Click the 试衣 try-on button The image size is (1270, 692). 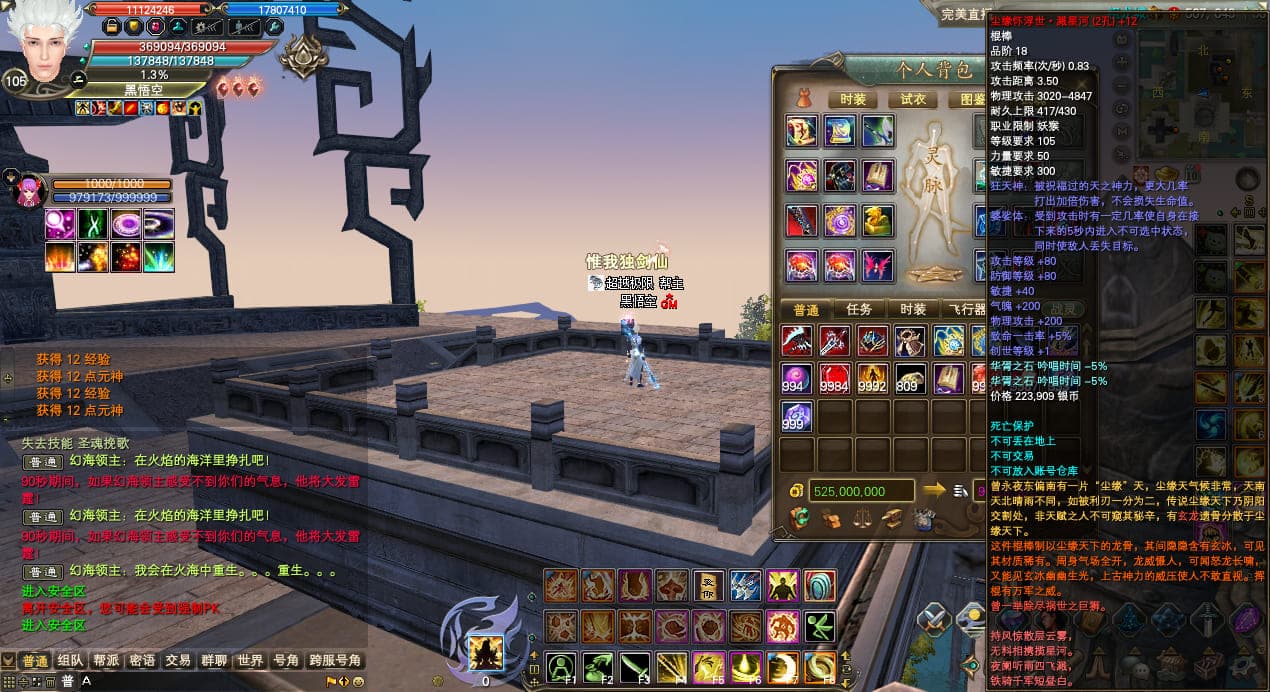(912, 99)
